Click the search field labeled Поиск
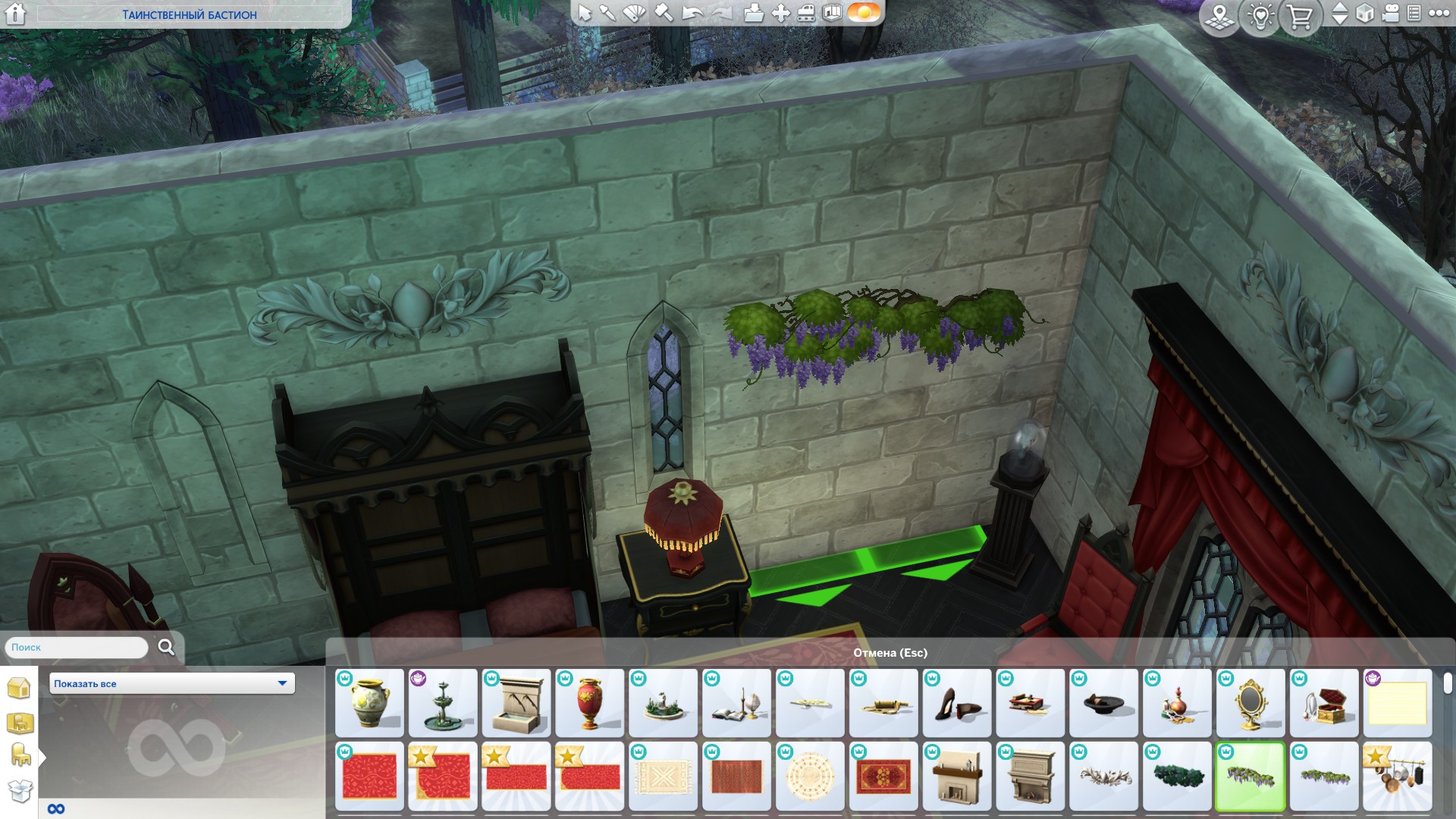Screen dimensions: 1456x819 pyautogui.click(x=77, y=648)
